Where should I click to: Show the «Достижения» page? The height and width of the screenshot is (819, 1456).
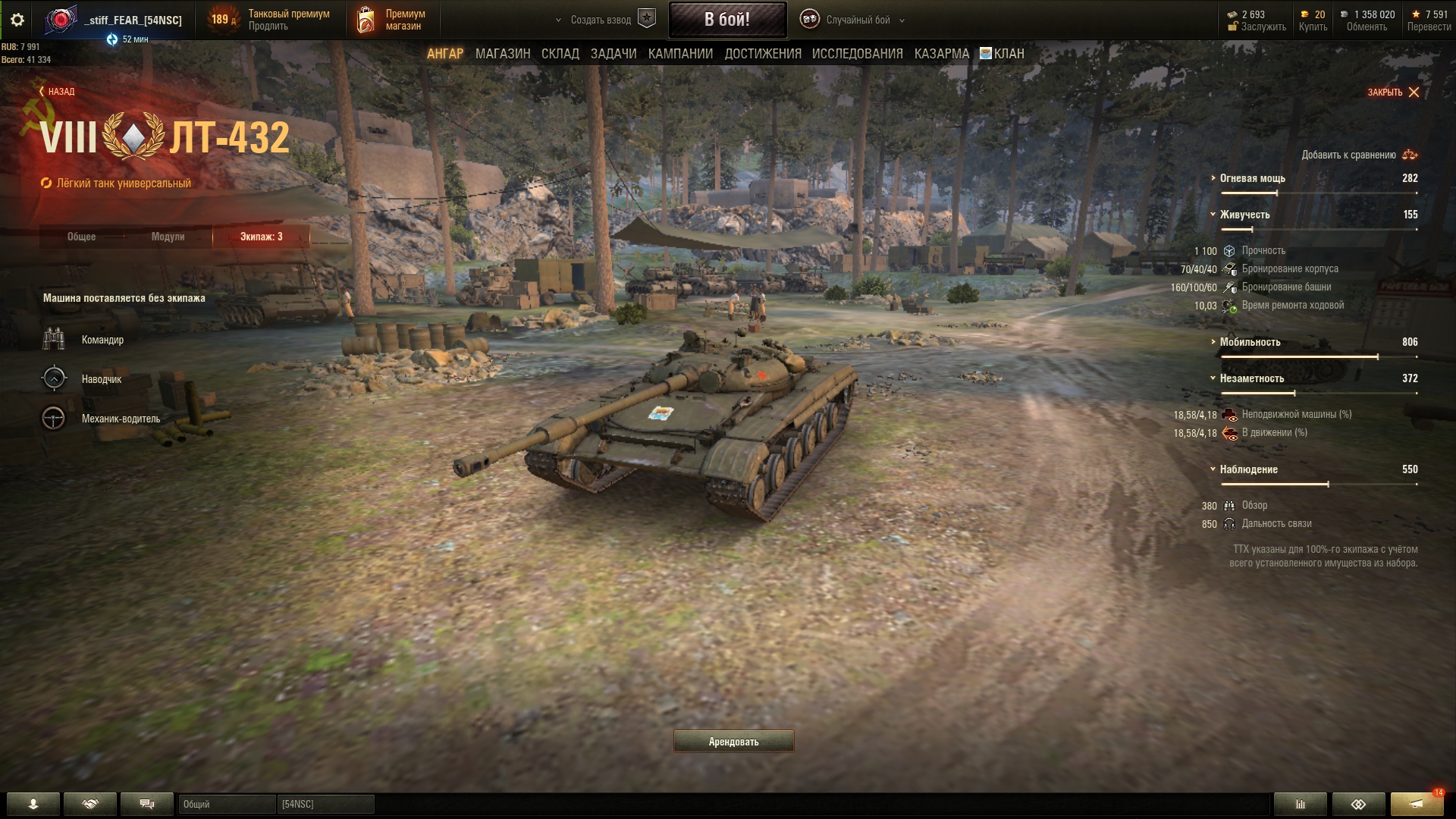[762, 54]
